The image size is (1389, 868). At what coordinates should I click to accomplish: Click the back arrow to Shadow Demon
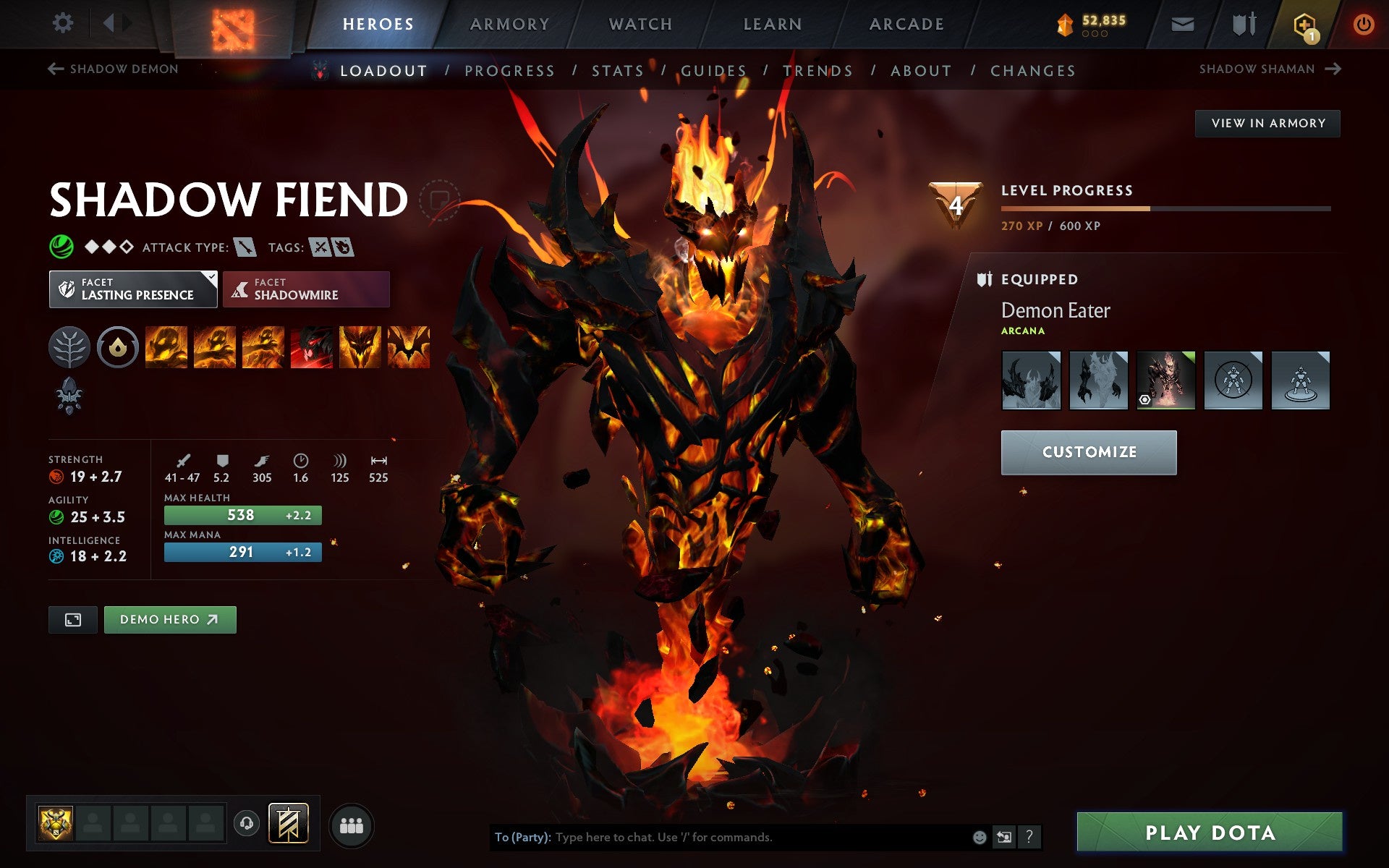pos(54,69)
